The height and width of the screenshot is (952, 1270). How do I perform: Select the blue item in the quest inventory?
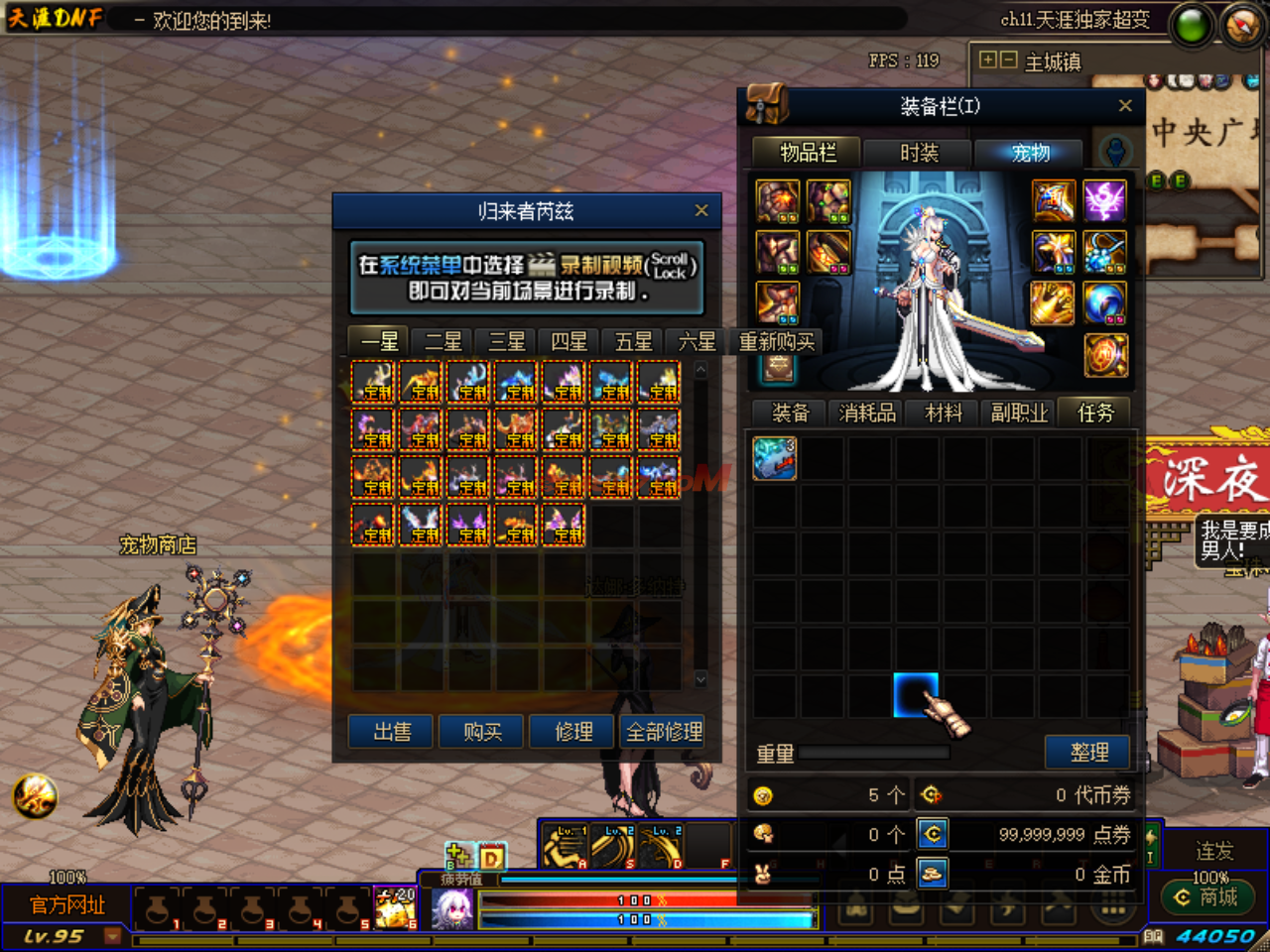pos(774,459)
